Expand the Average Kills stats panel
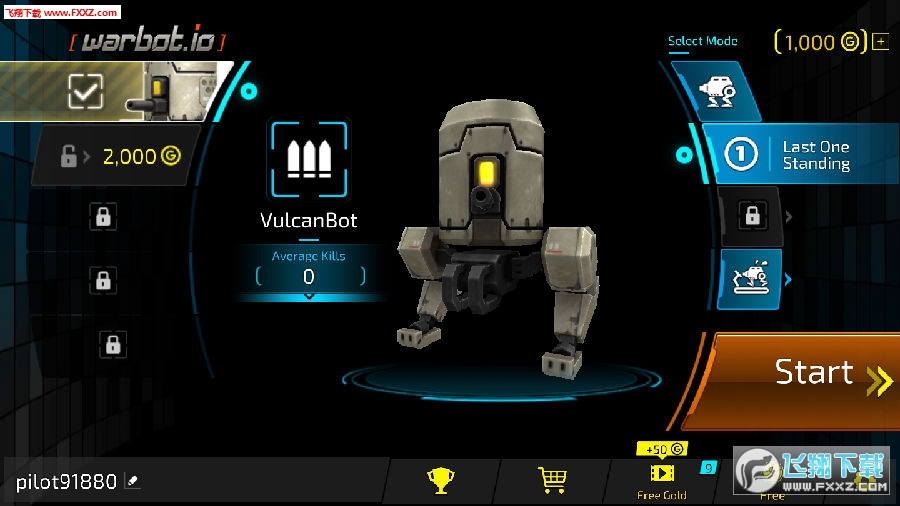 point(308,296)
